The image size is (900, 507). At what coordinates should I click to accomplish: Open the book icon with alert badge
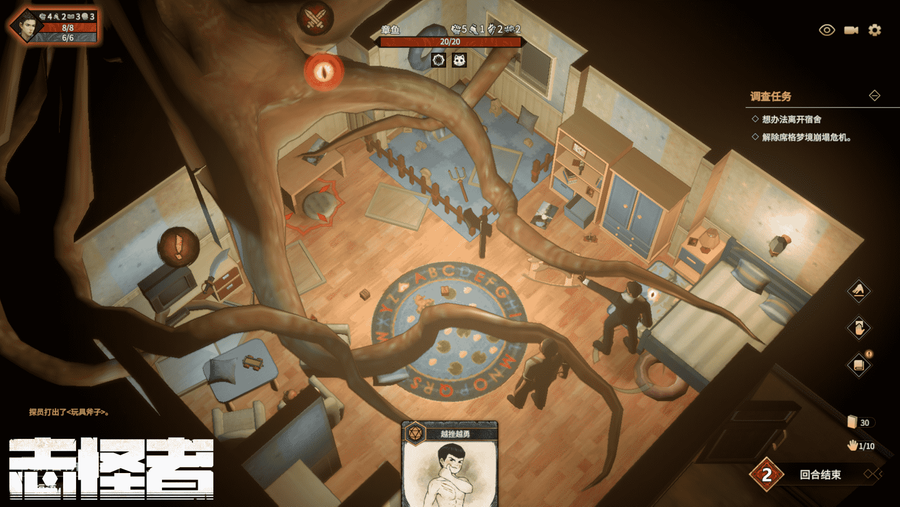click(x=858, y=365)
